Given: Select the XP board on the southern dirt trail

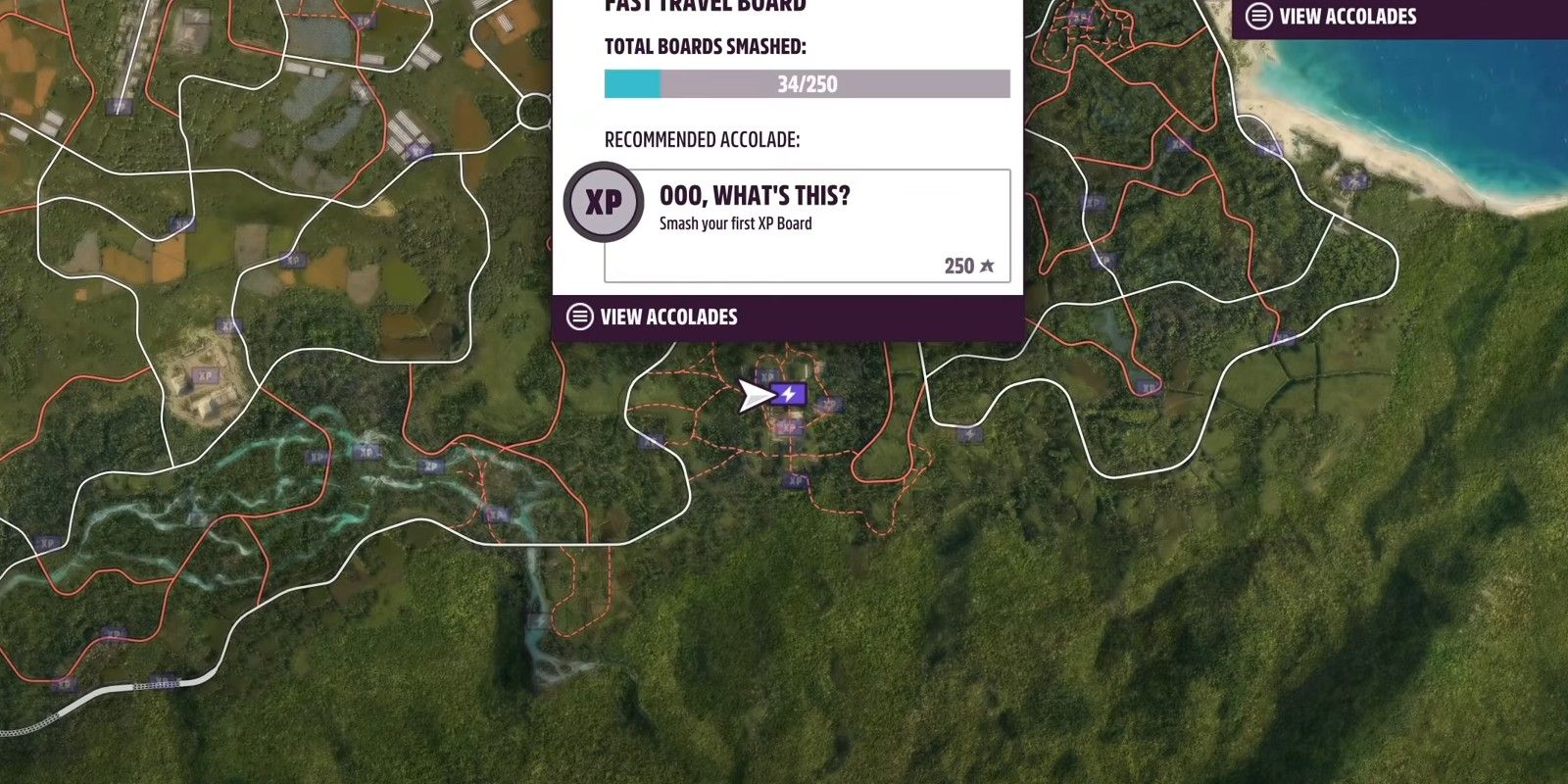Looking at the screenshot, I should click(795, 479).
